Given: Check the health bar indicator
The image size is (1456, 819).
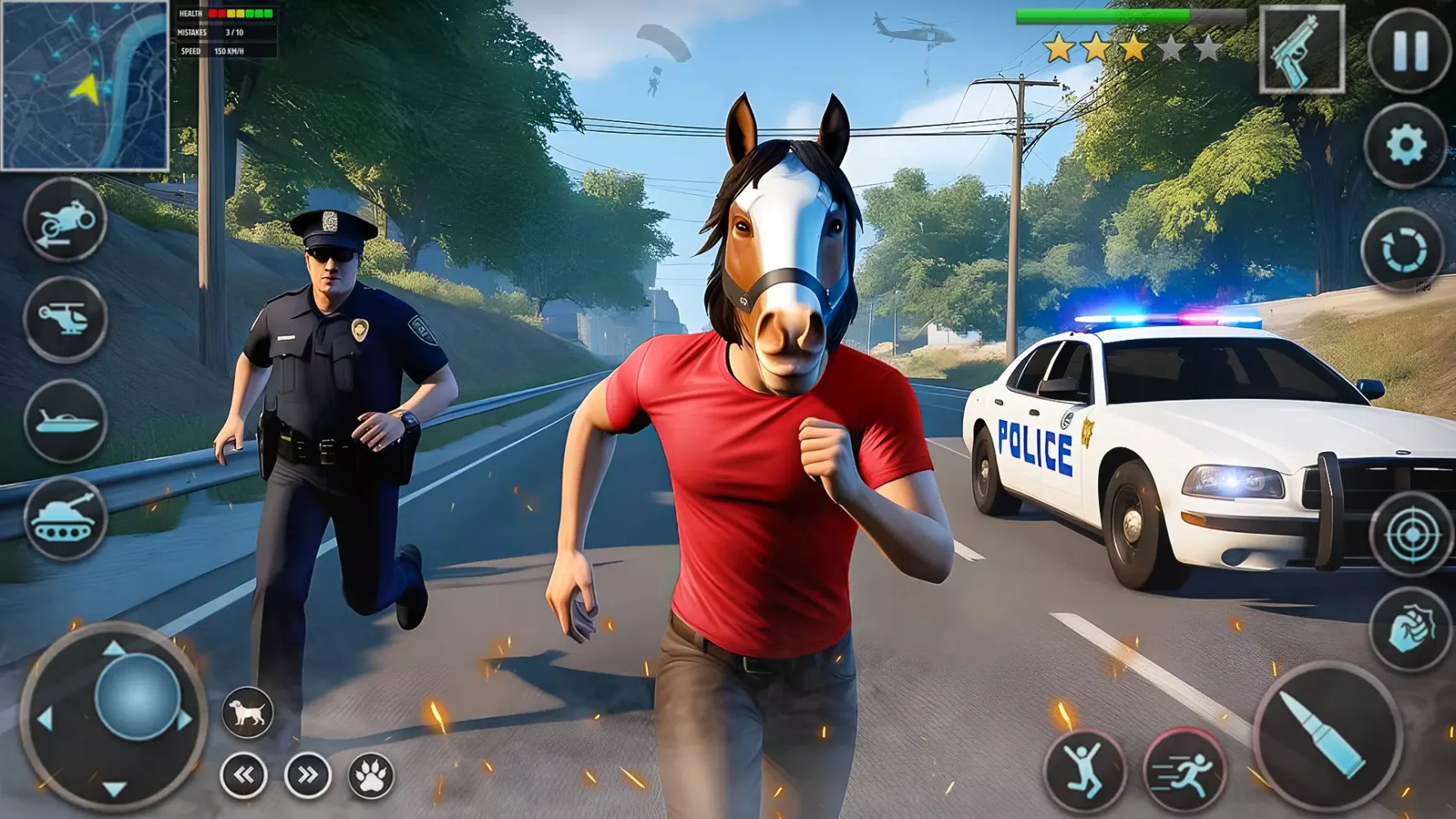Looking at the screenshot, I should click(x=240, y=14).
